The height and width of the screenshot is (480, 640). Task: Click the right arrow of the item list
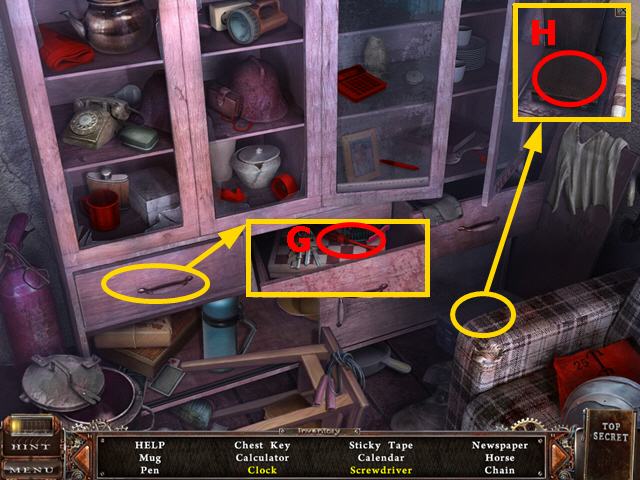click(557, 456)
